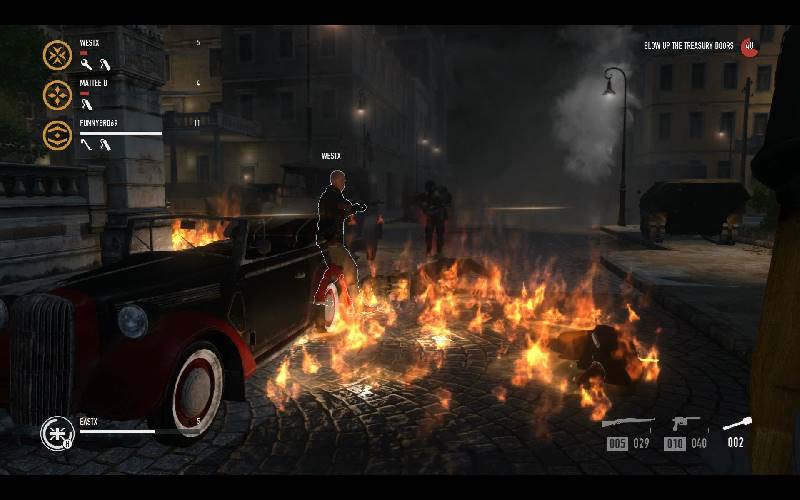The width and height of the screenshot is (800, 500).
Task: Select teammate WESIX's class emblem
Action: tap(57, 54)
